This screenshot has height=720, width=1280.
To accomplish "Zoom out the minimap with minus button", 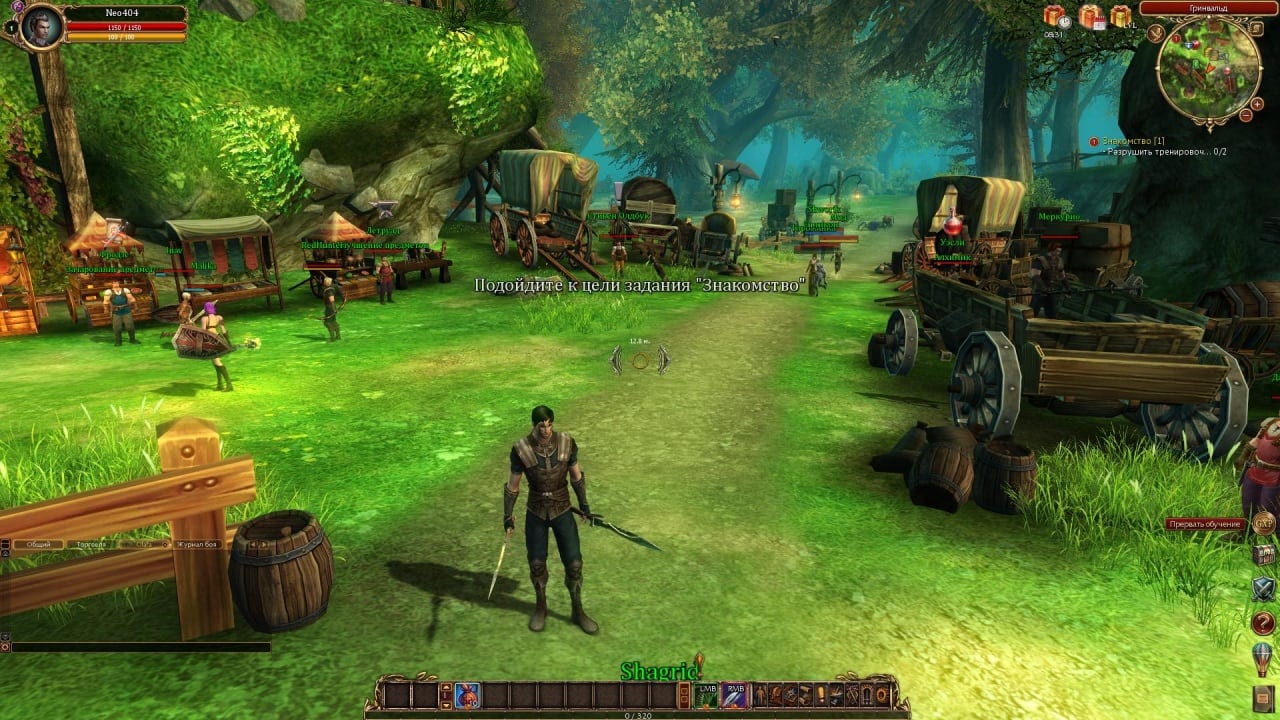I will (x=1245, y=116).
